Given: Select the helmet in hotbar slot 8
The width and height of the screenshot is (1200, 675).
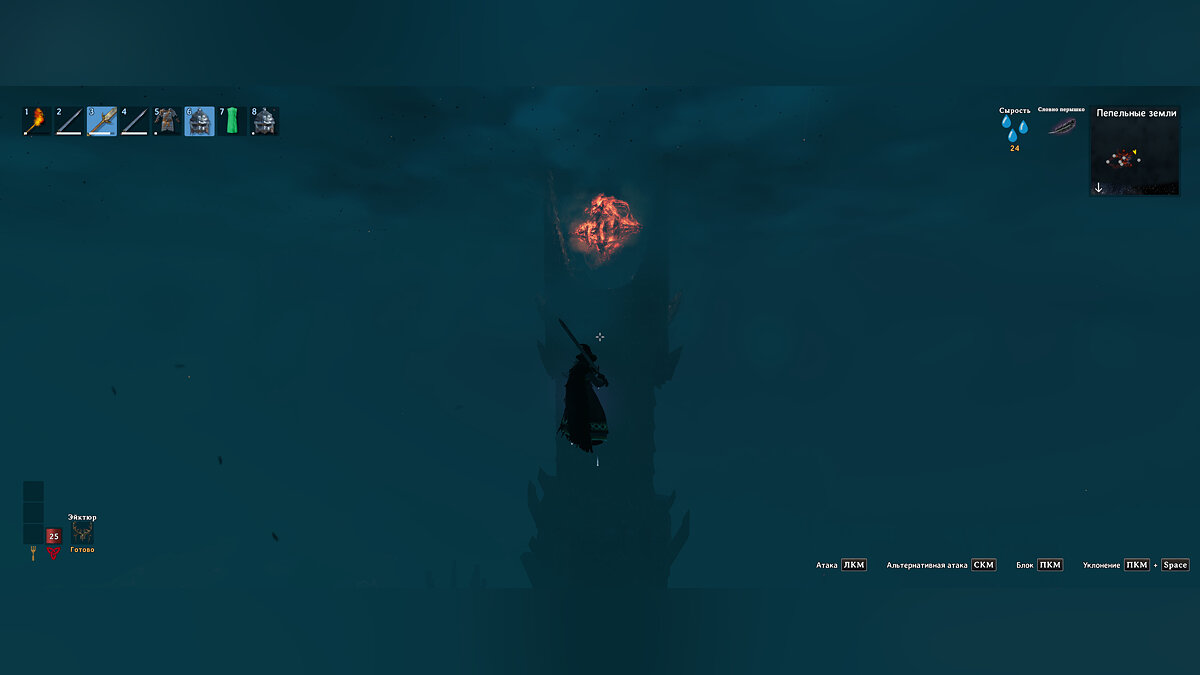Looking at the screenshot, I should click(264, 121).
